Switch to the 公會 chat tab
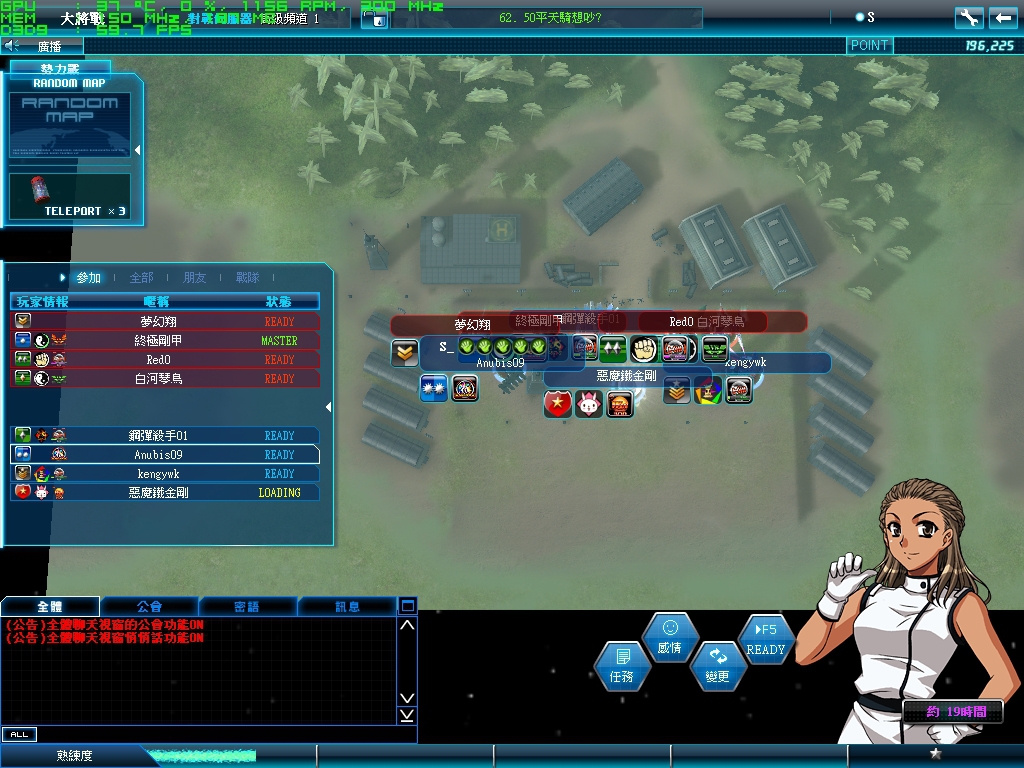This screenshot has width=1024, height=768. coord(149,606)
